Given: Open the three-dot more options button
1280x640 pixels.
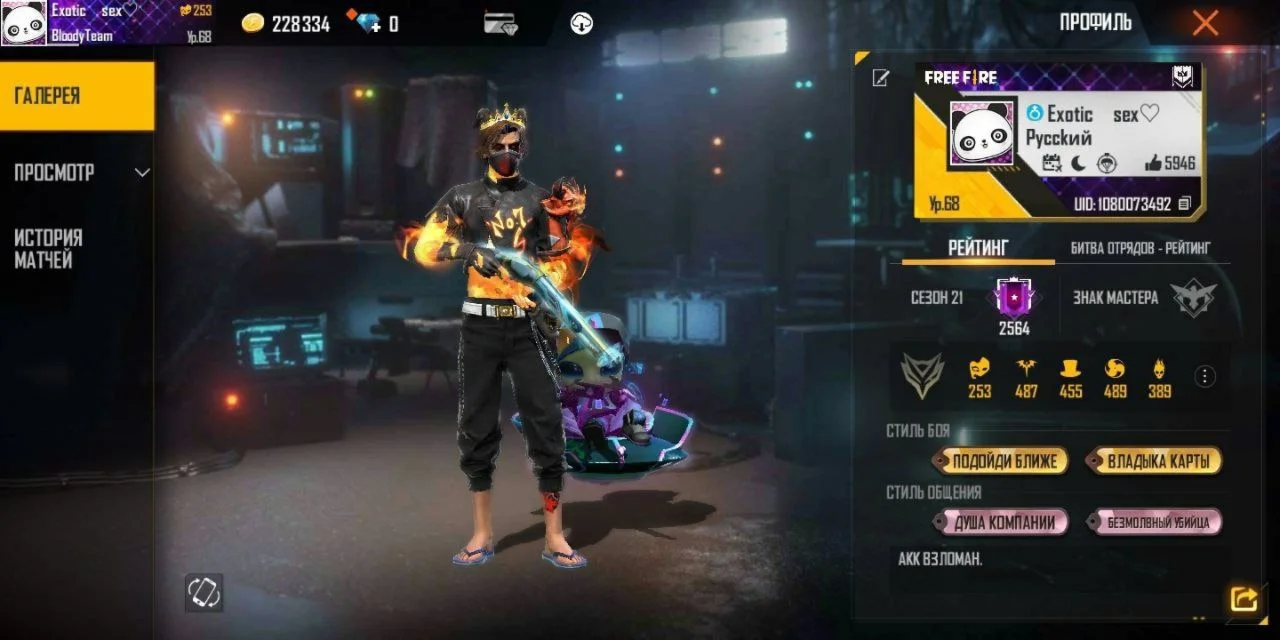Looking at the screenshot, I should click(x=1206, y=376).
